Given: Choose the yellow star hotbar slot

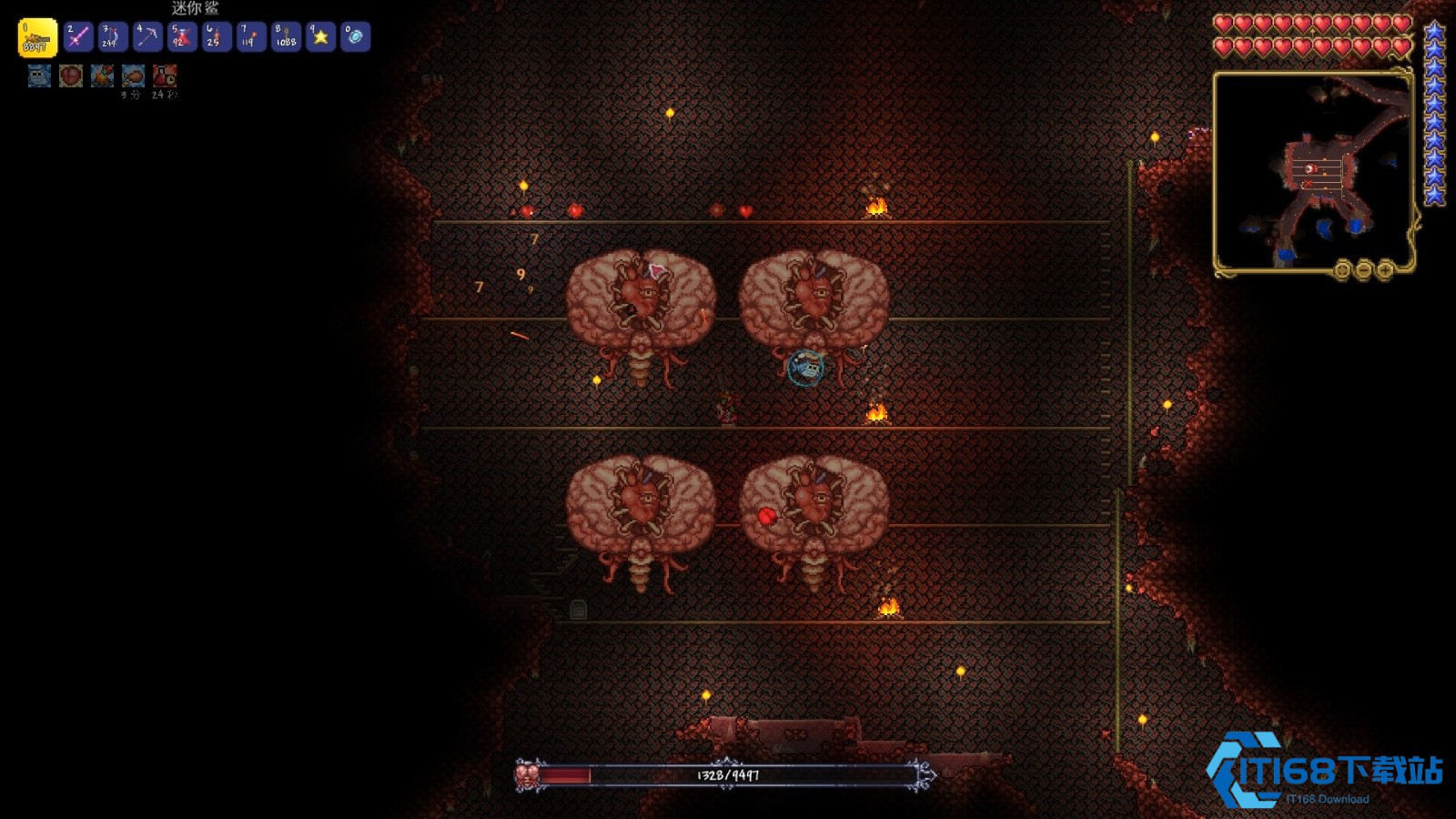Looking at the screenshot, I should [320, 37].
